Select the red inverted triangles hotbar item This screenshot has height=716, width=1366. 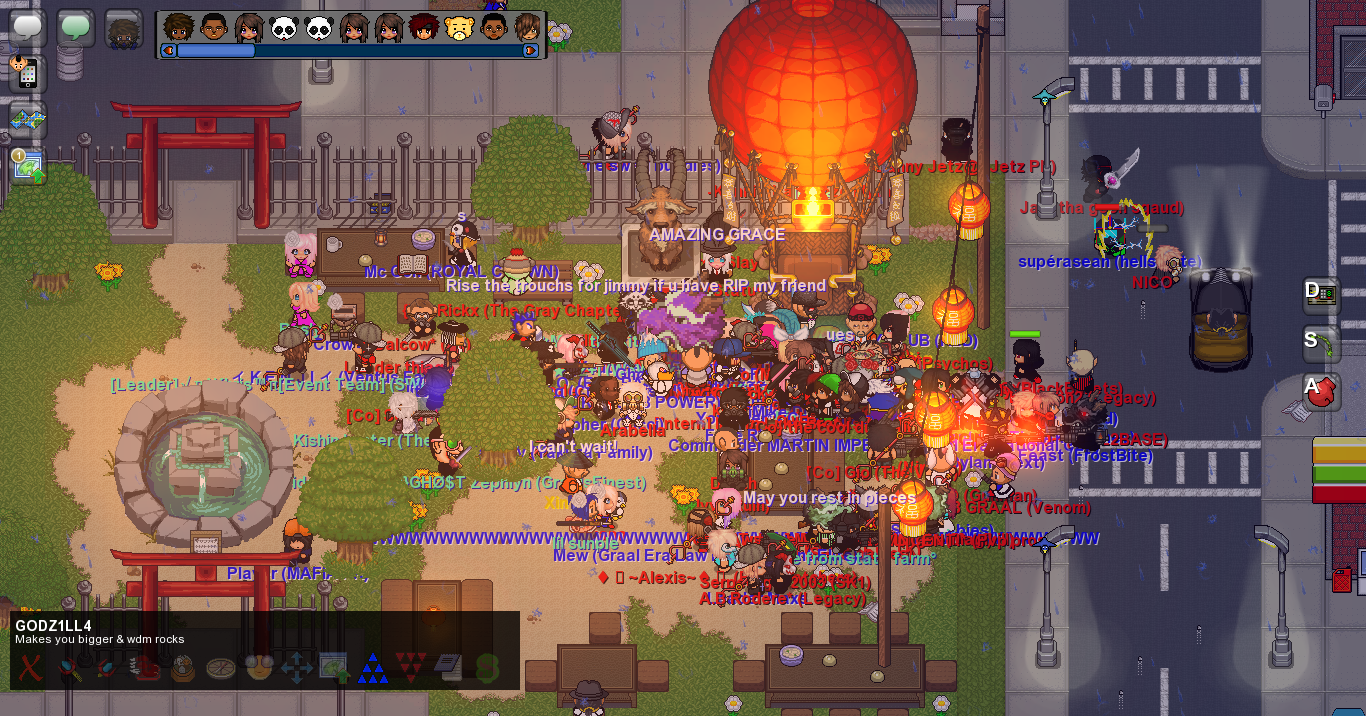pos(411,667)
